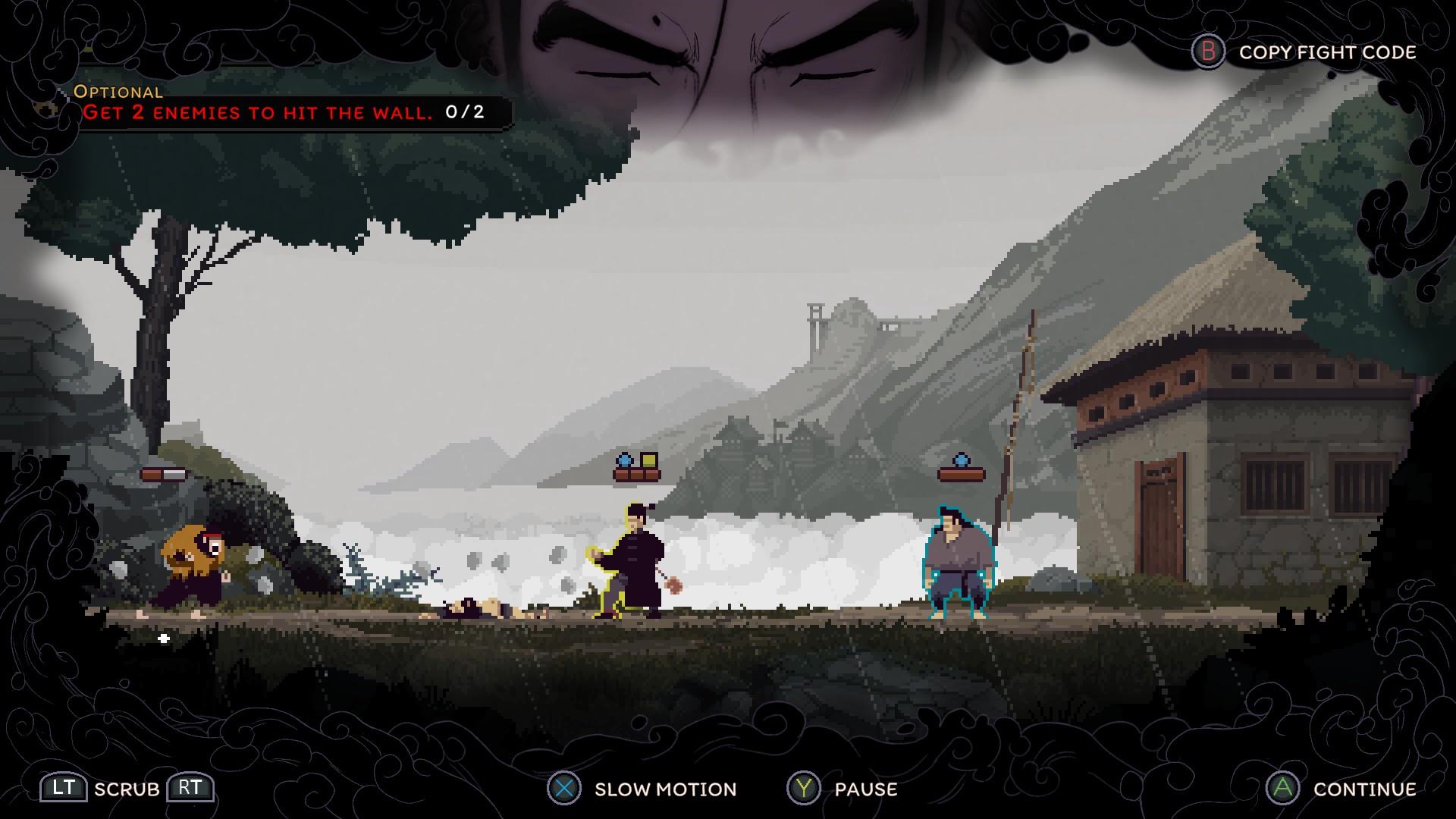
Task: Select the Copy Fight Code option
Action: coord(1304,52)
